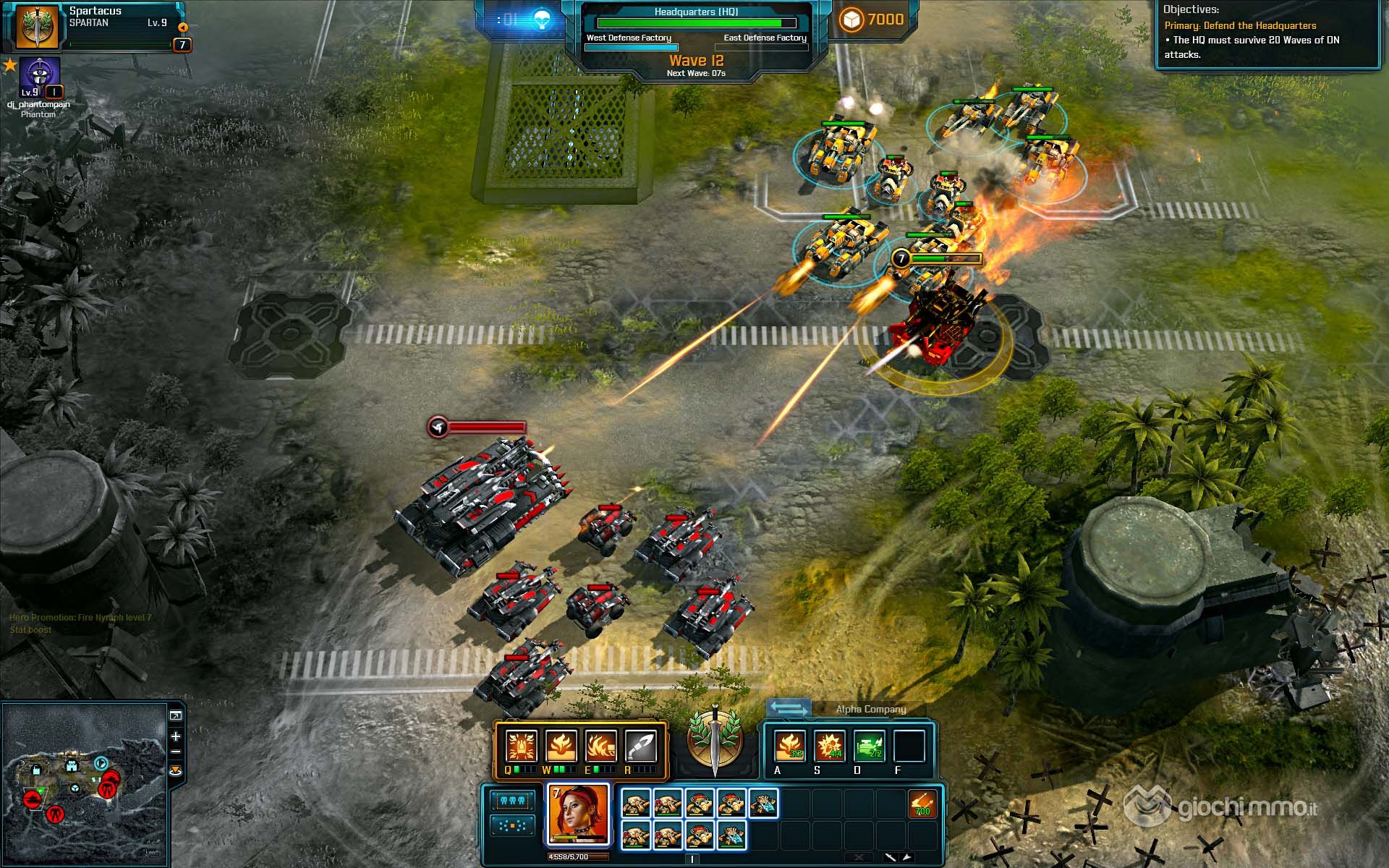Image resolution: width=1389 pixels, height=868 pixels.
Task: Collapse the player panel with orange arrow
Action: tap(183, 27)
